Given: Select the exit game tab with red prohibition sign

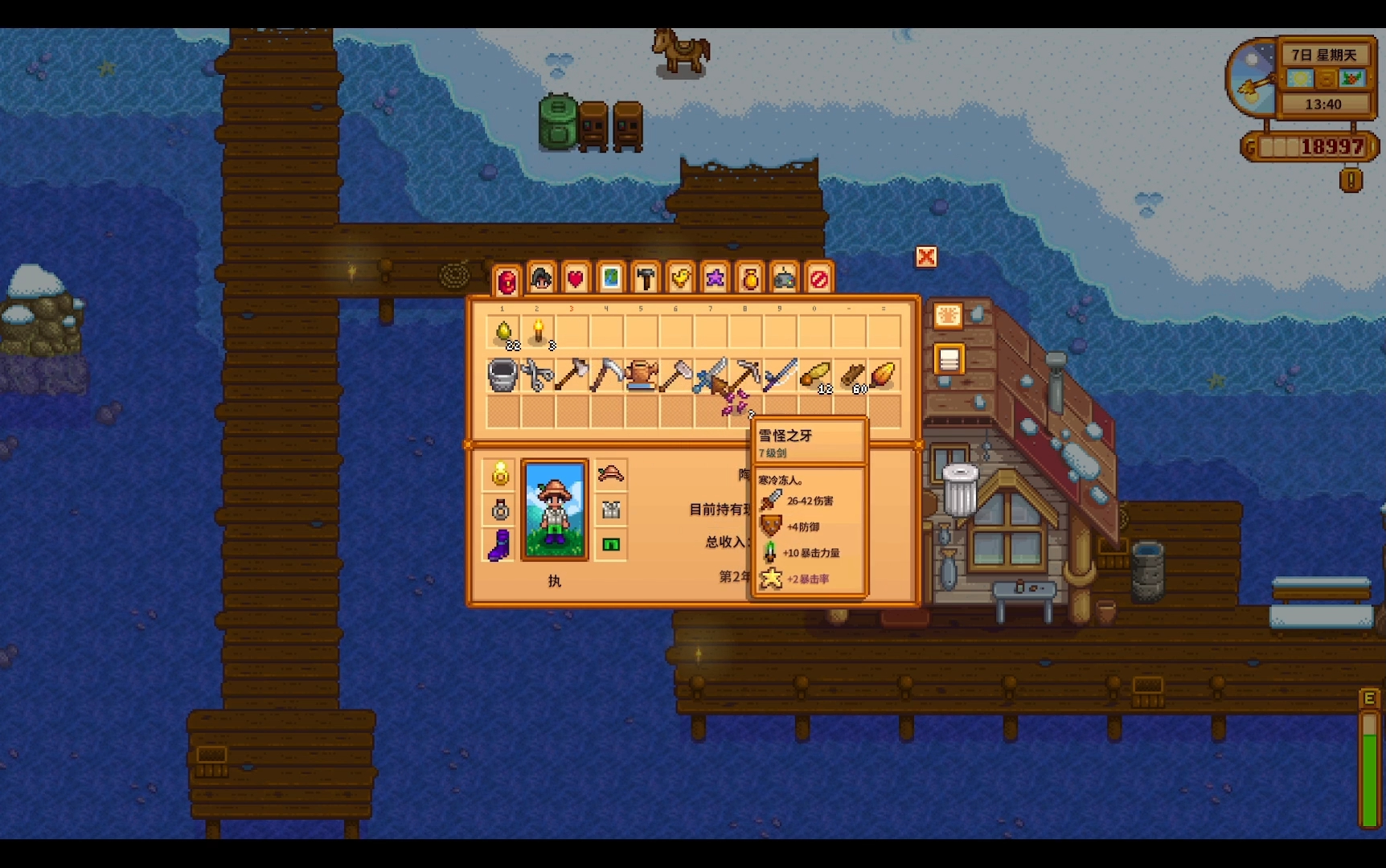Looking at the screenshot, I should point(818,279).
